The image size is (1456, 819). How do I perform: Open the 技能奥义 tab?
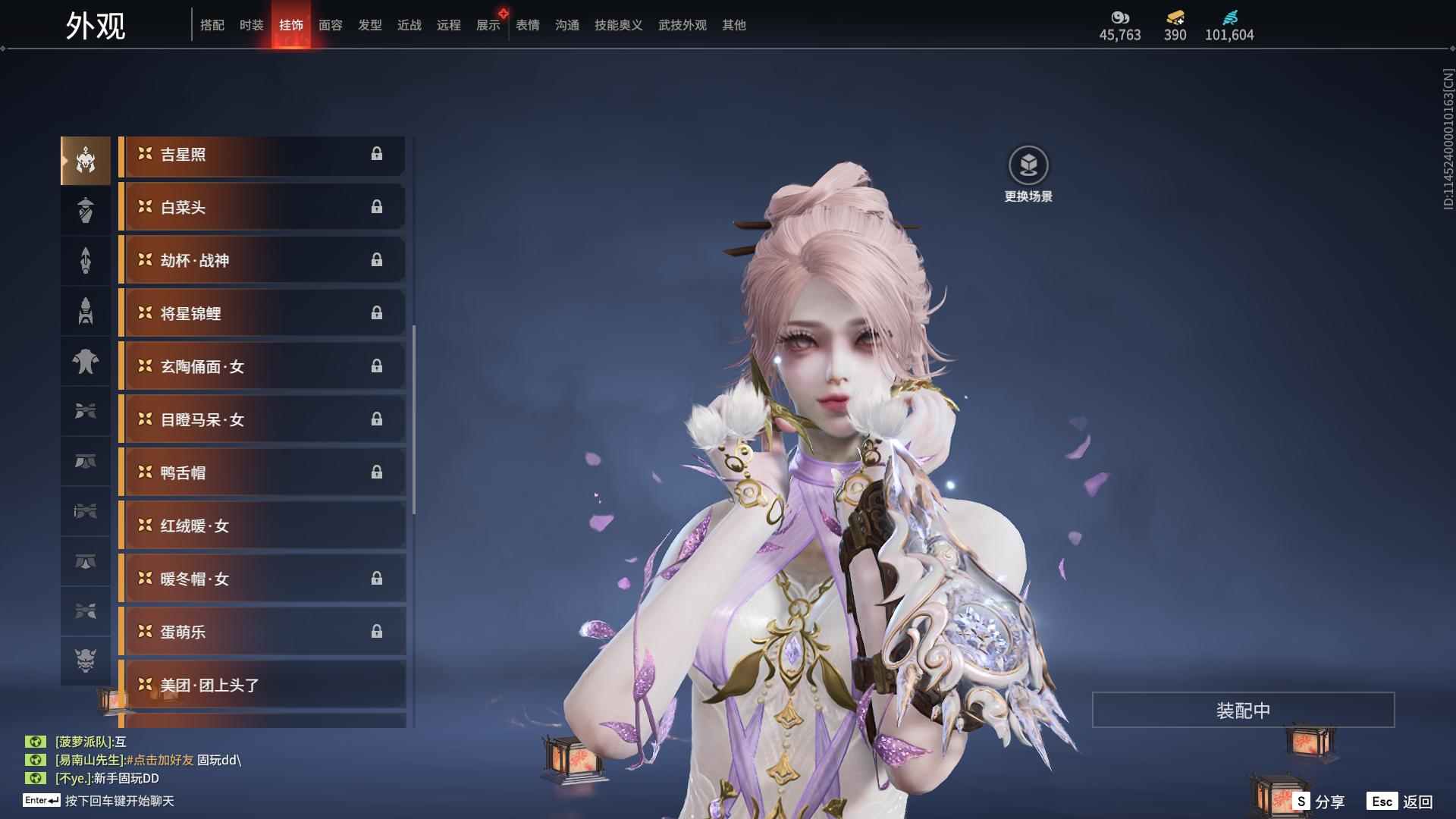618,25
